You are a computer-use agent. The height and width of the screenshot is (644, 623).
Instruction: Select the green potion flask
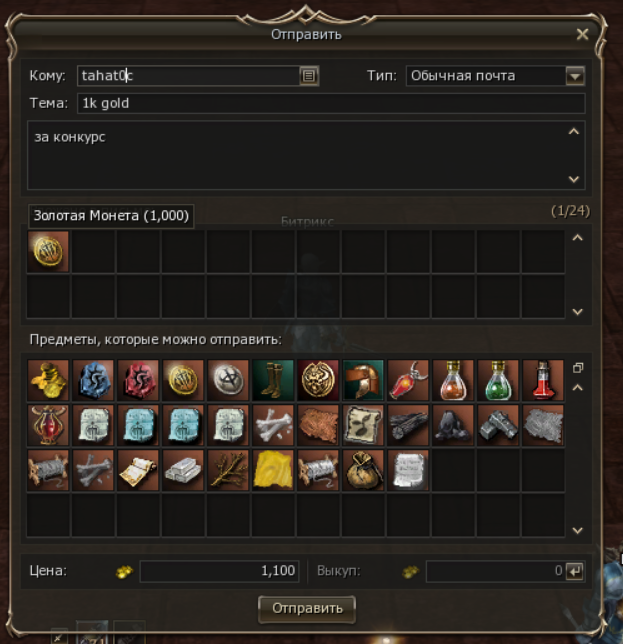tap(498, 380)
